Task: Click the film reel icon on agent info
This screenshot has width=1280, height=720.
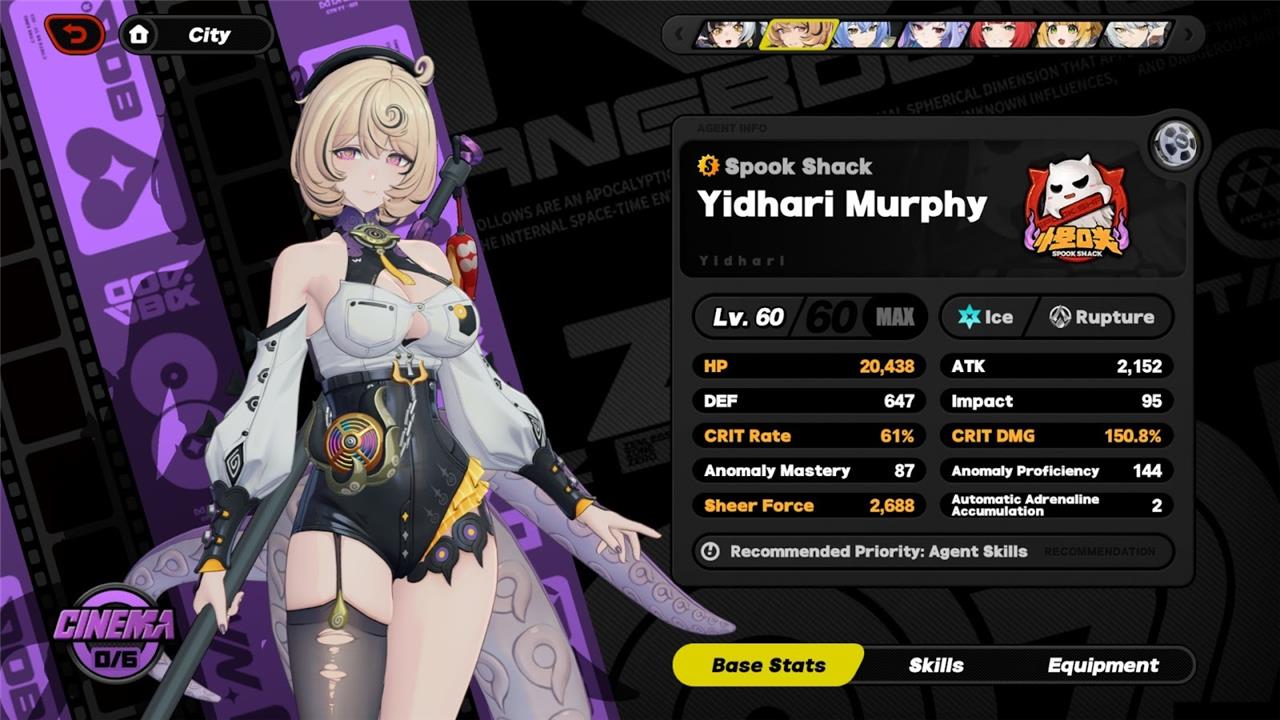Action: pos(1173,146)
